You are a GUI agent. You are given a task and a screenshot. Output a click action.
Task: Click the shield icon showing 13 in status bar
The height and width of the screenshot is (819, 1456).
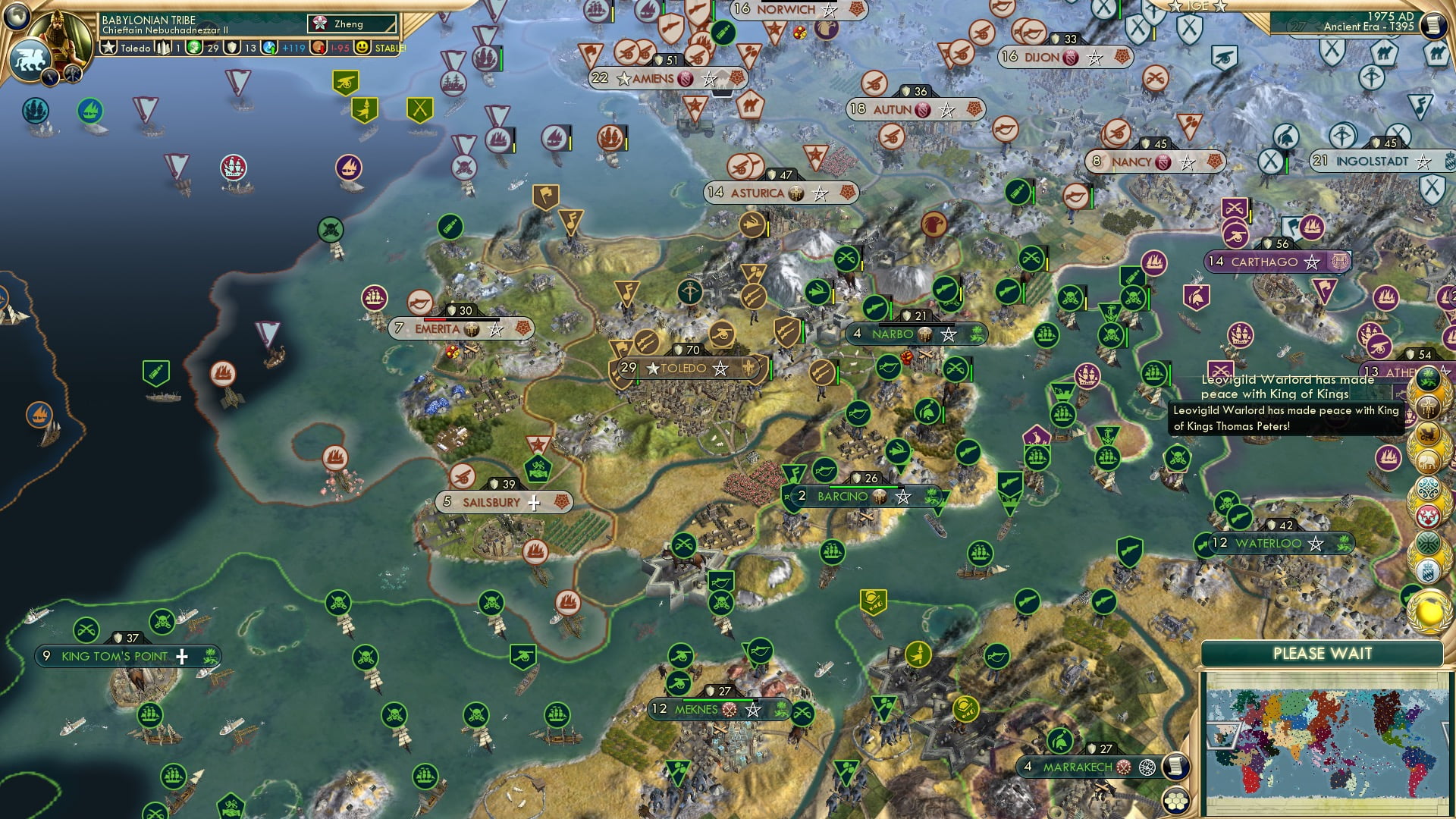232,47
